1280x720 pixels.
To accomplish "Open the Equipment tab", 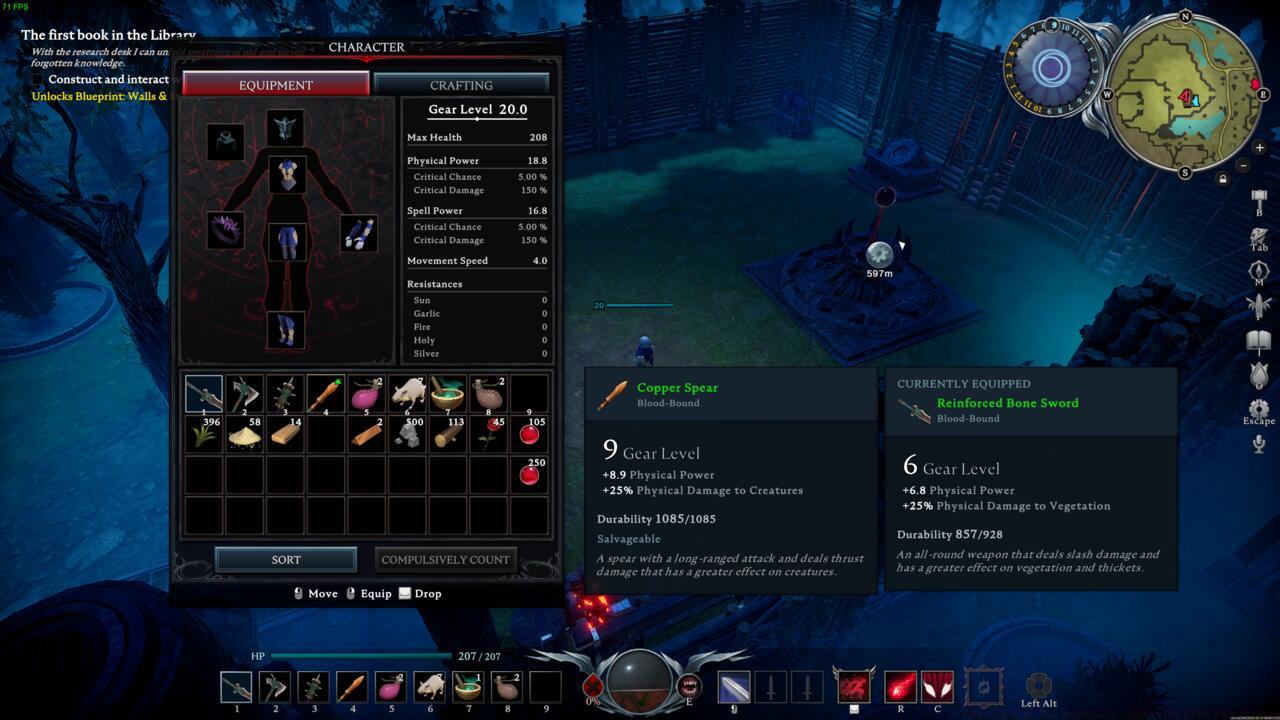I will click(276, 85).
